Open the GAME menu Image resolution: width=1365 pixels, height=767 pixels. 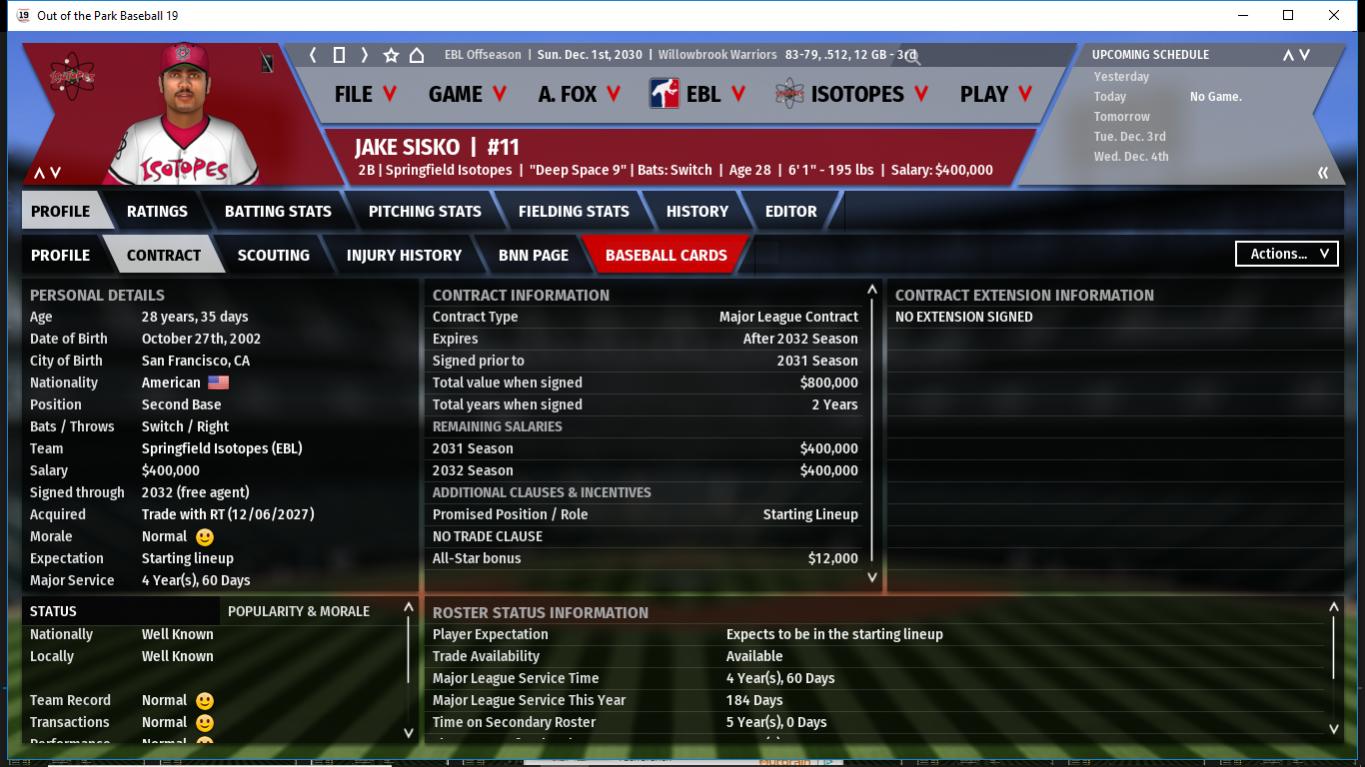(467, 94)
